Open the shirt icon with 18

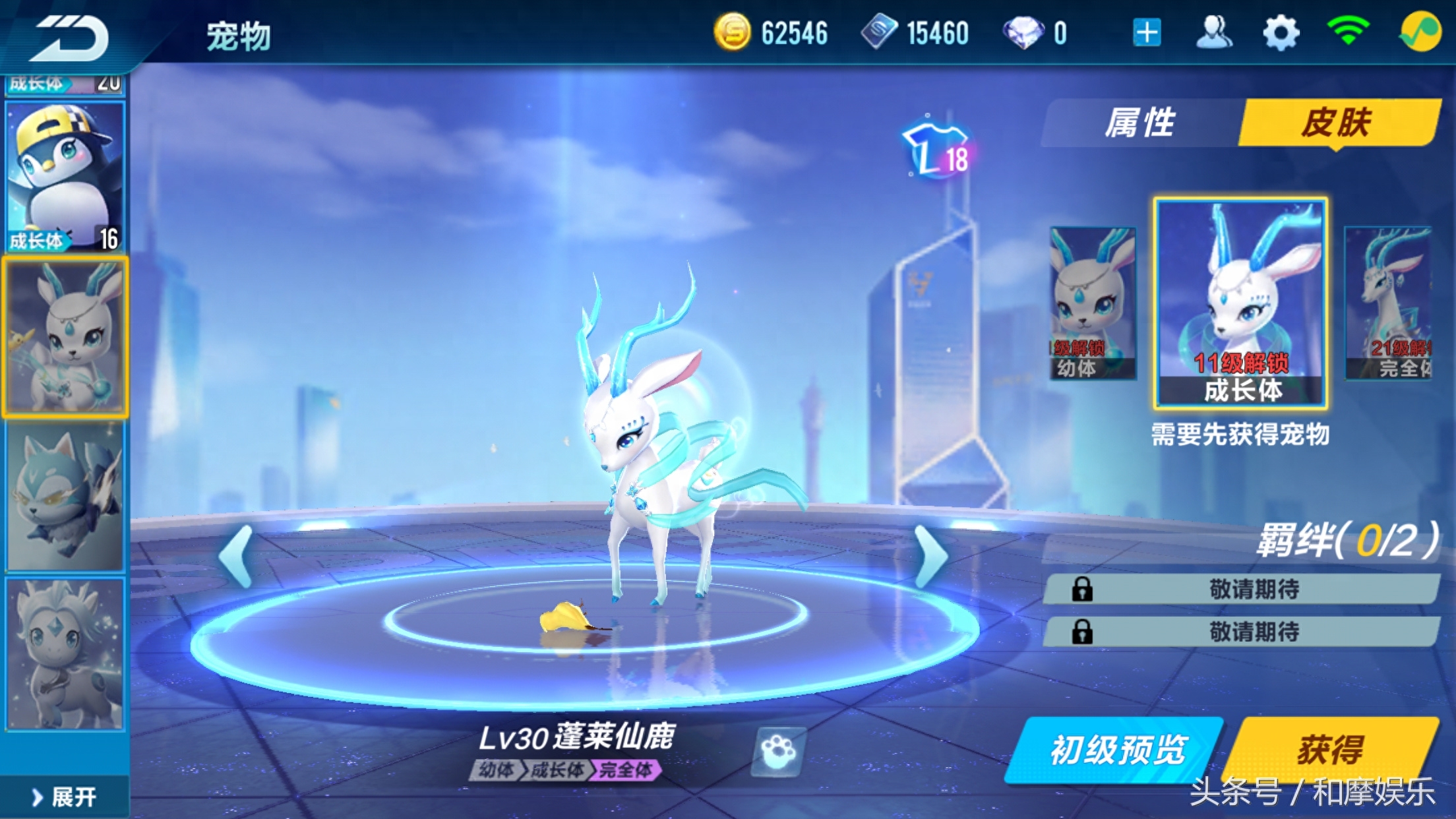pyautogui.click(x=937, y=152)
